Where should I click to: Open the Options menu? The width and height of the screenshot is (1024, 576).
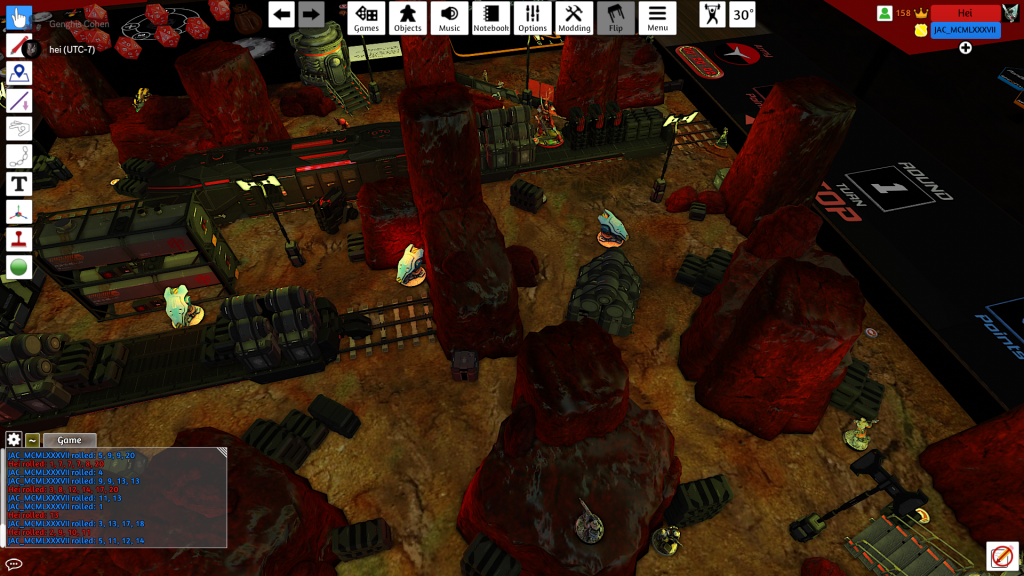[x=533, y=17]
